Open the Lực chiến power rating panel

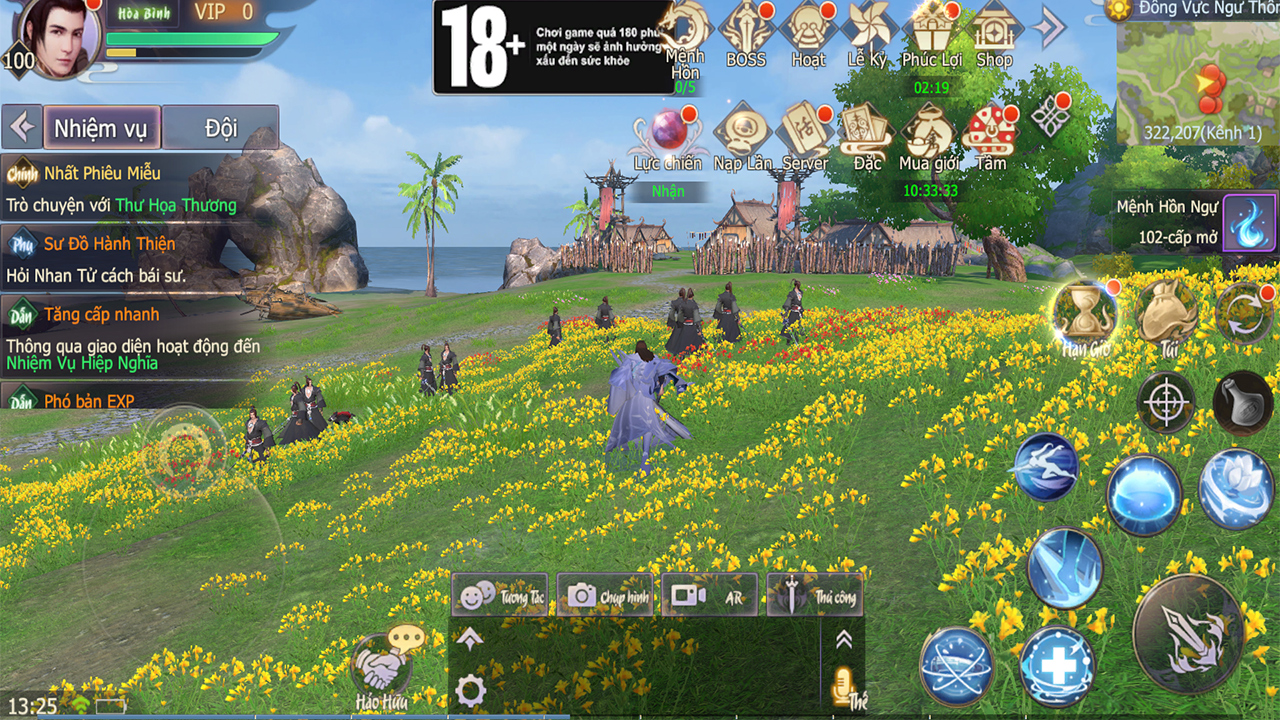tap(670, 130)
